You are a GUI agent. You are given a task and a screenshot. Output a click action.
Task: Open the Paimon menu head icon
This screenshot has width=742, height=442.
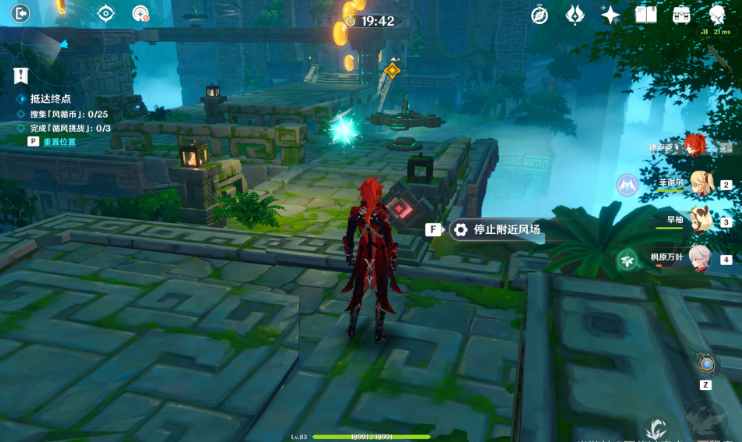click(x=718, y=15)
